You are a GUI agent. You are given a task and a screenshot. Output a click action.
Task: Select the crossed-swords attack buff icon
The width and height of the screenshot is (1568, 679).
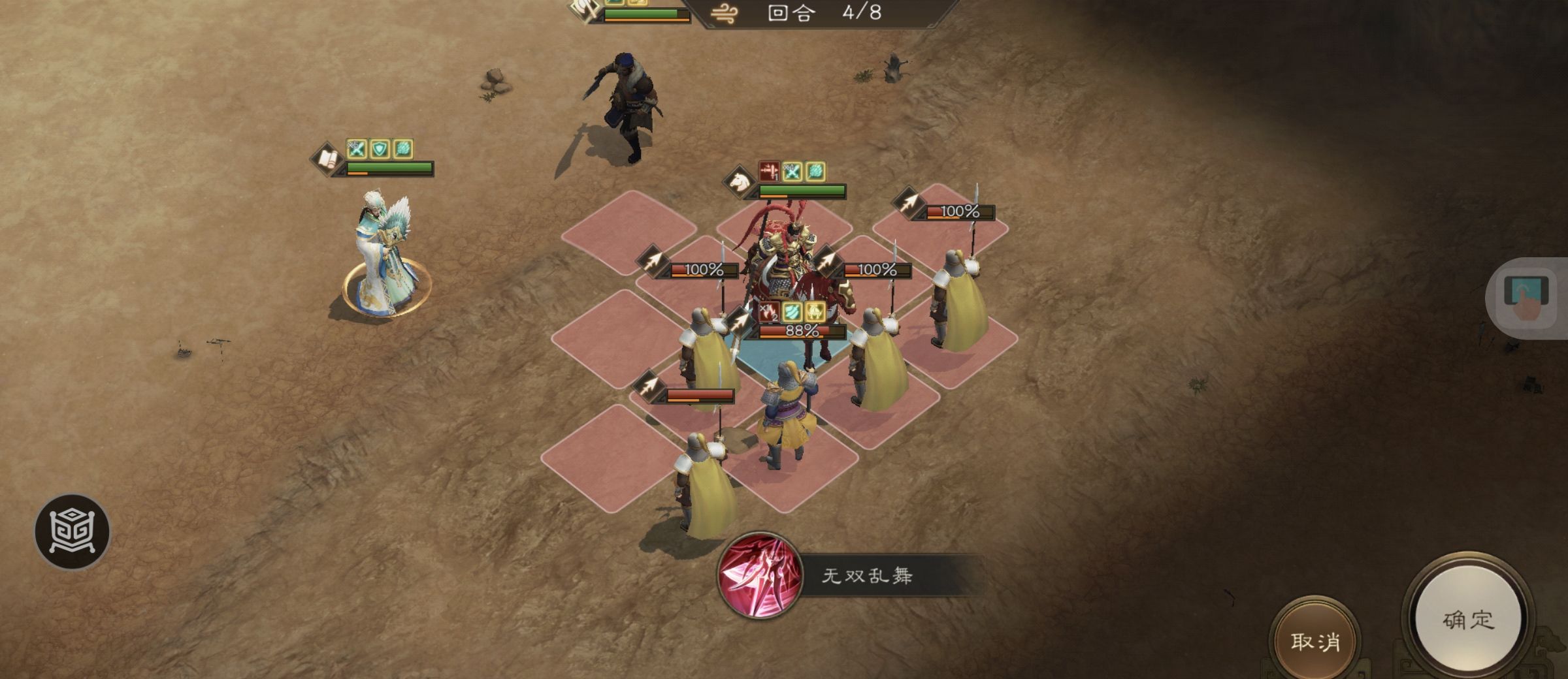(356, 150)
